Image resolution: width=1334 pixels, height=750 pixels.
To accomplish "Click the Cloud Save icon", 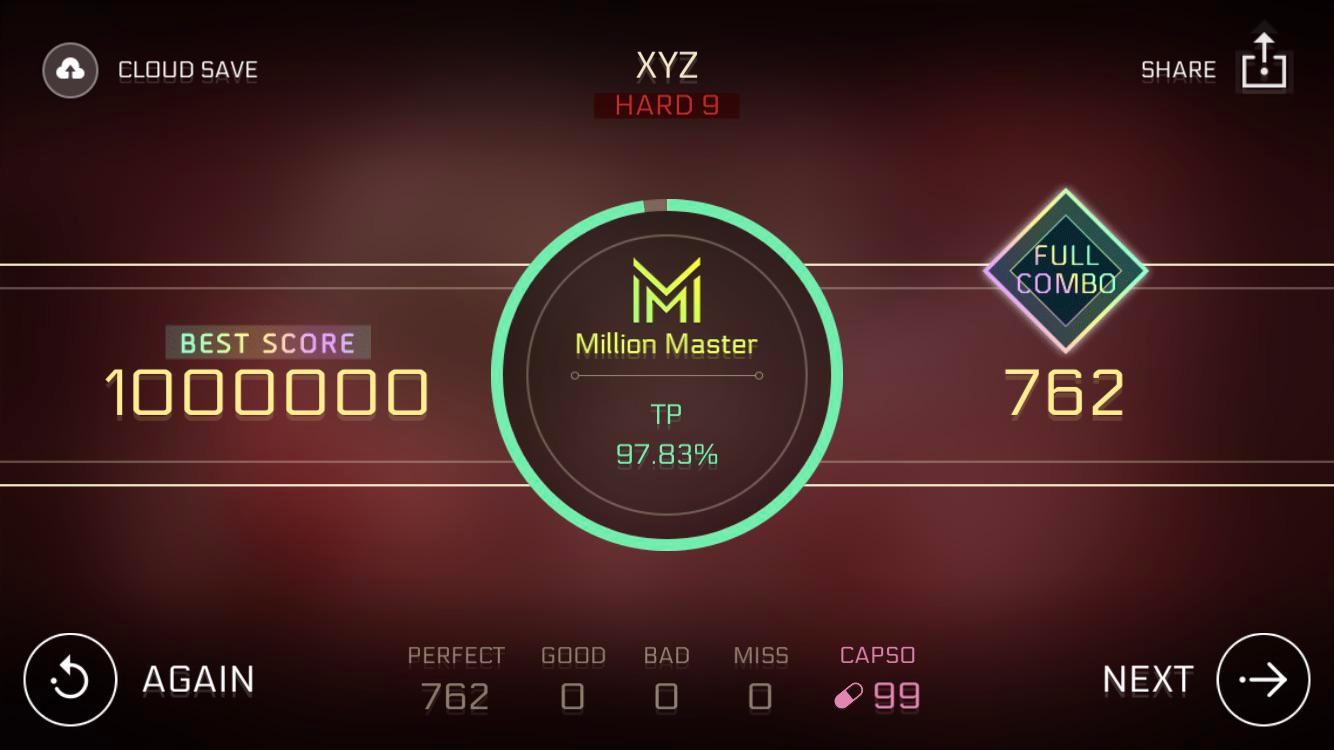I will click(68, 69).
